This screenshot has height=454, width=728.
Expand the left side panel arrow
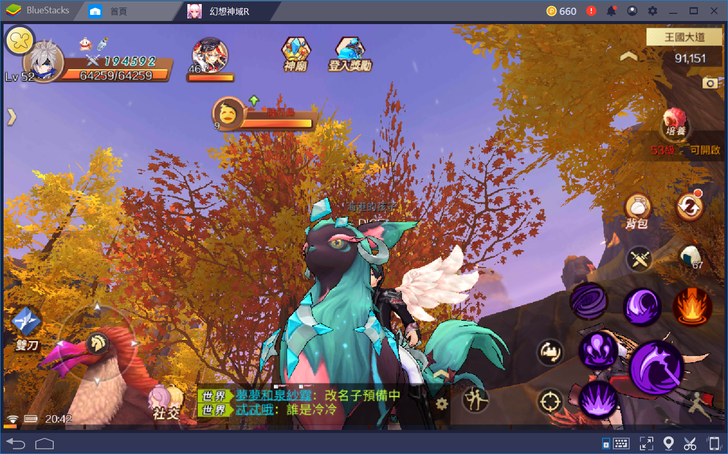12,117
